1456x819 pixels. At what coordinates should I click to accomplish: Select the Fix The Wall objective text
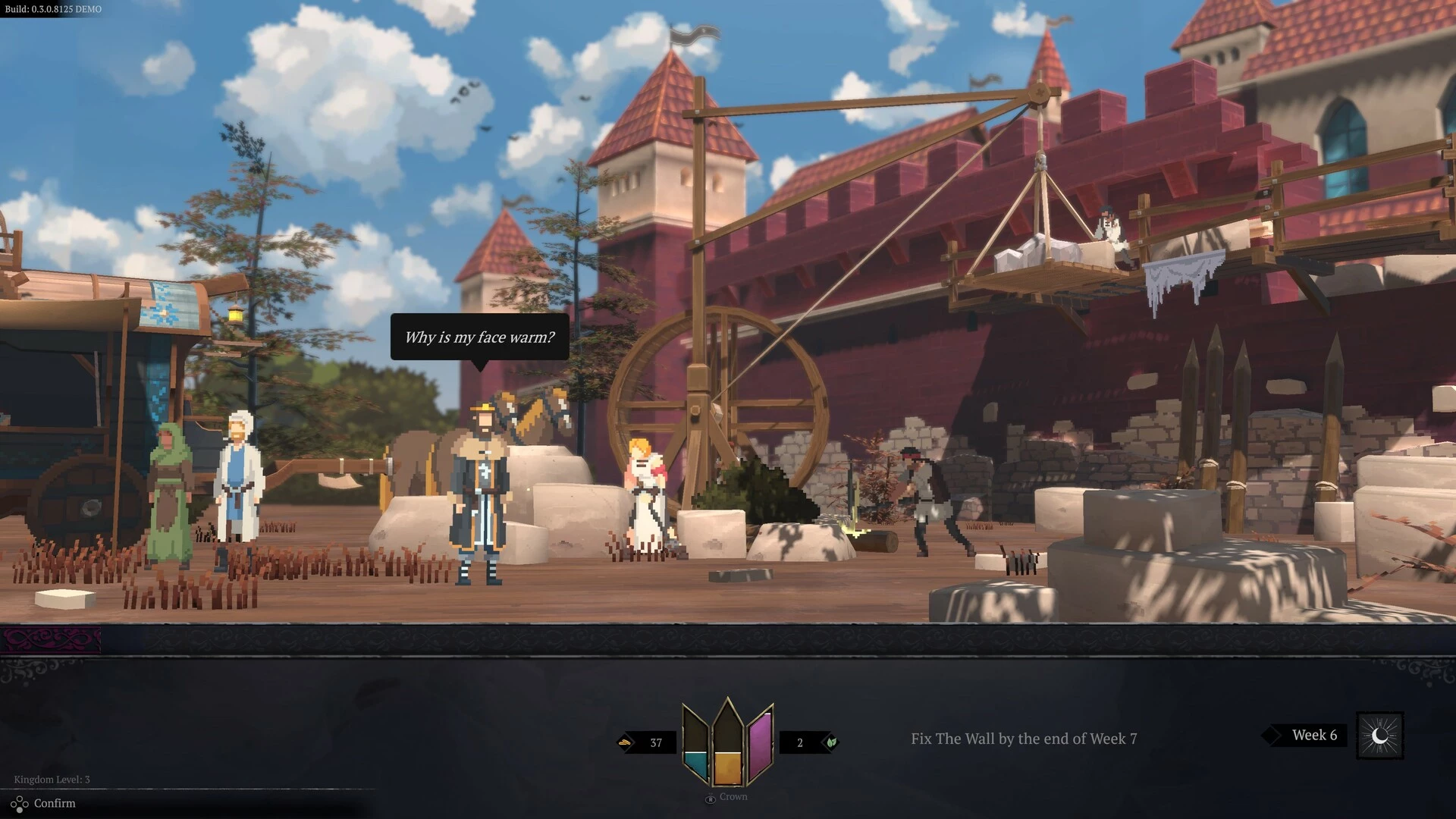(x=1023, y=739)
